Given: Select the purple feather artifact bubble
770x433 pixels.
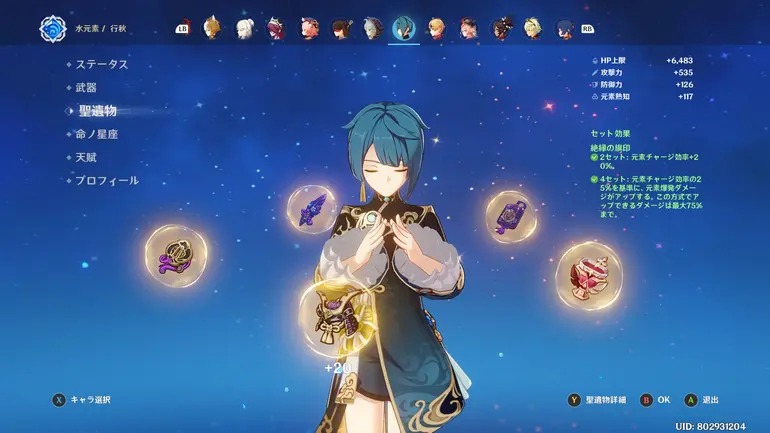Looking at the screenshot, I should pos(311,209).
